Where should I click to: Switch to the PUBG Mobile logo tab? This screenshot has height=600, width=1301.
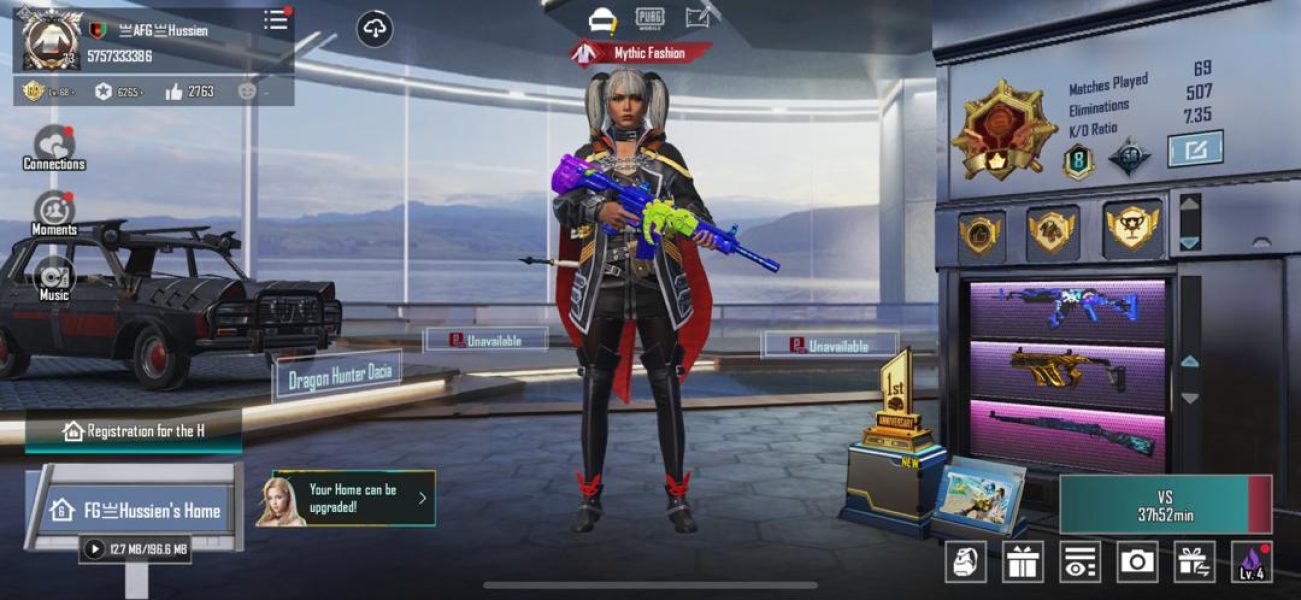click(x=650, y=18)
